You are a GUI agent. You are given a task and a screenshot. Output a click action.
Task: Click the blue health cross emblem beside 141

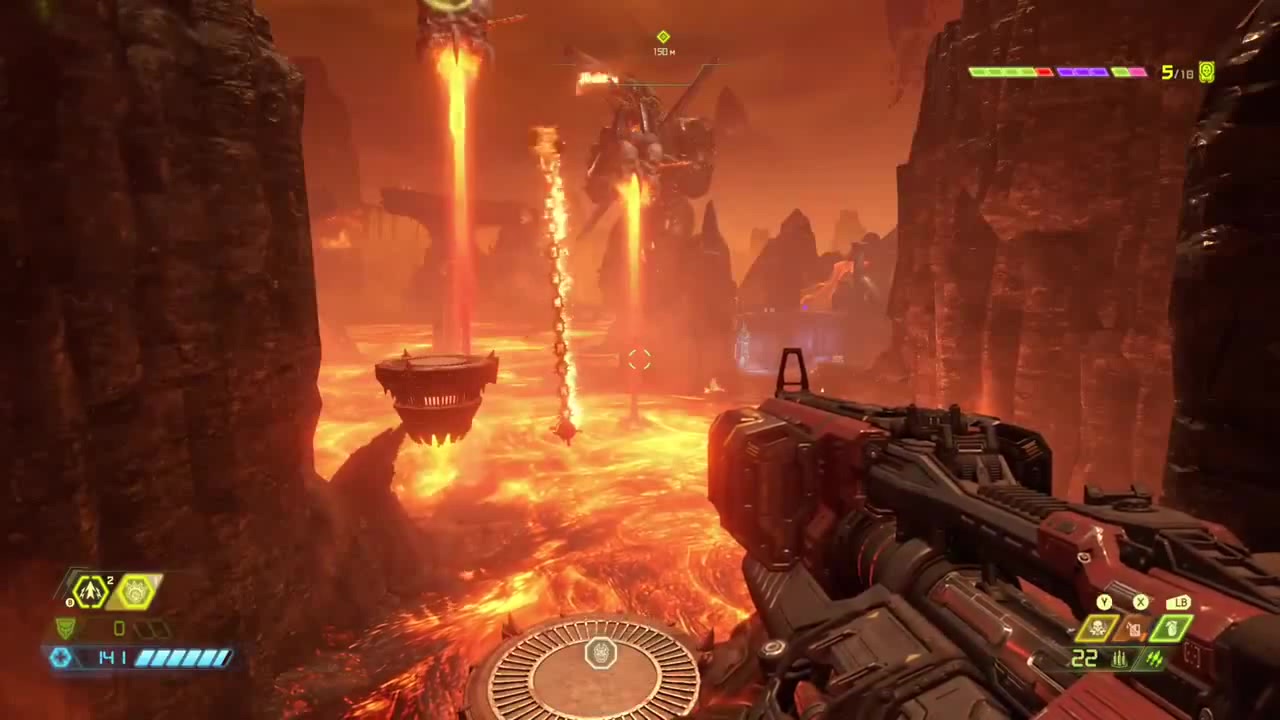coord(59,658)
